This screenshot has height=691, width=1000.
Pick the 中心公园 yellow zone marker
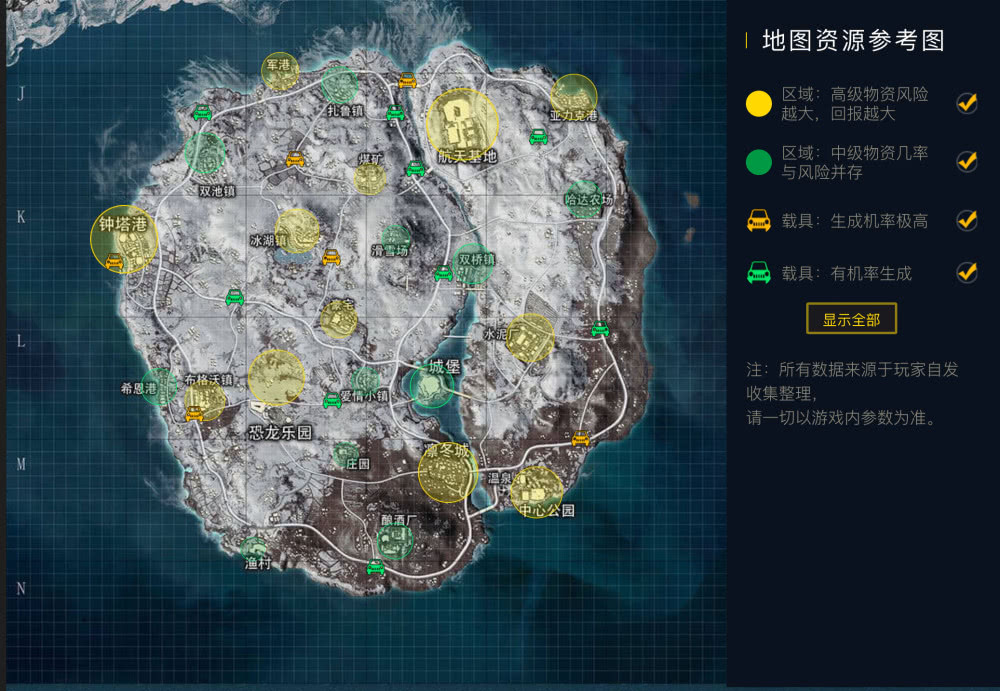coord(536,491)
